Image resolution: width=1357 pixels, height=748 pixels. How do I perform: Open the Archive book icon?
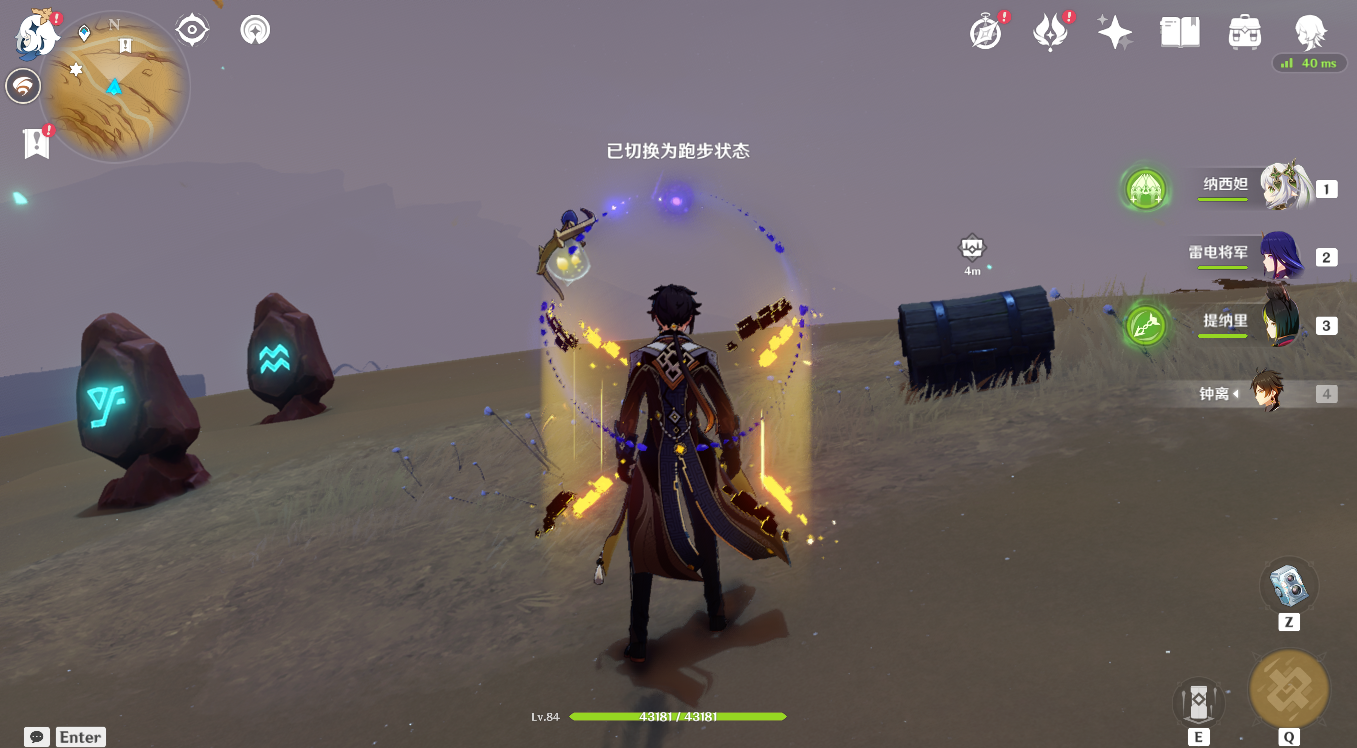point(1179,32)
